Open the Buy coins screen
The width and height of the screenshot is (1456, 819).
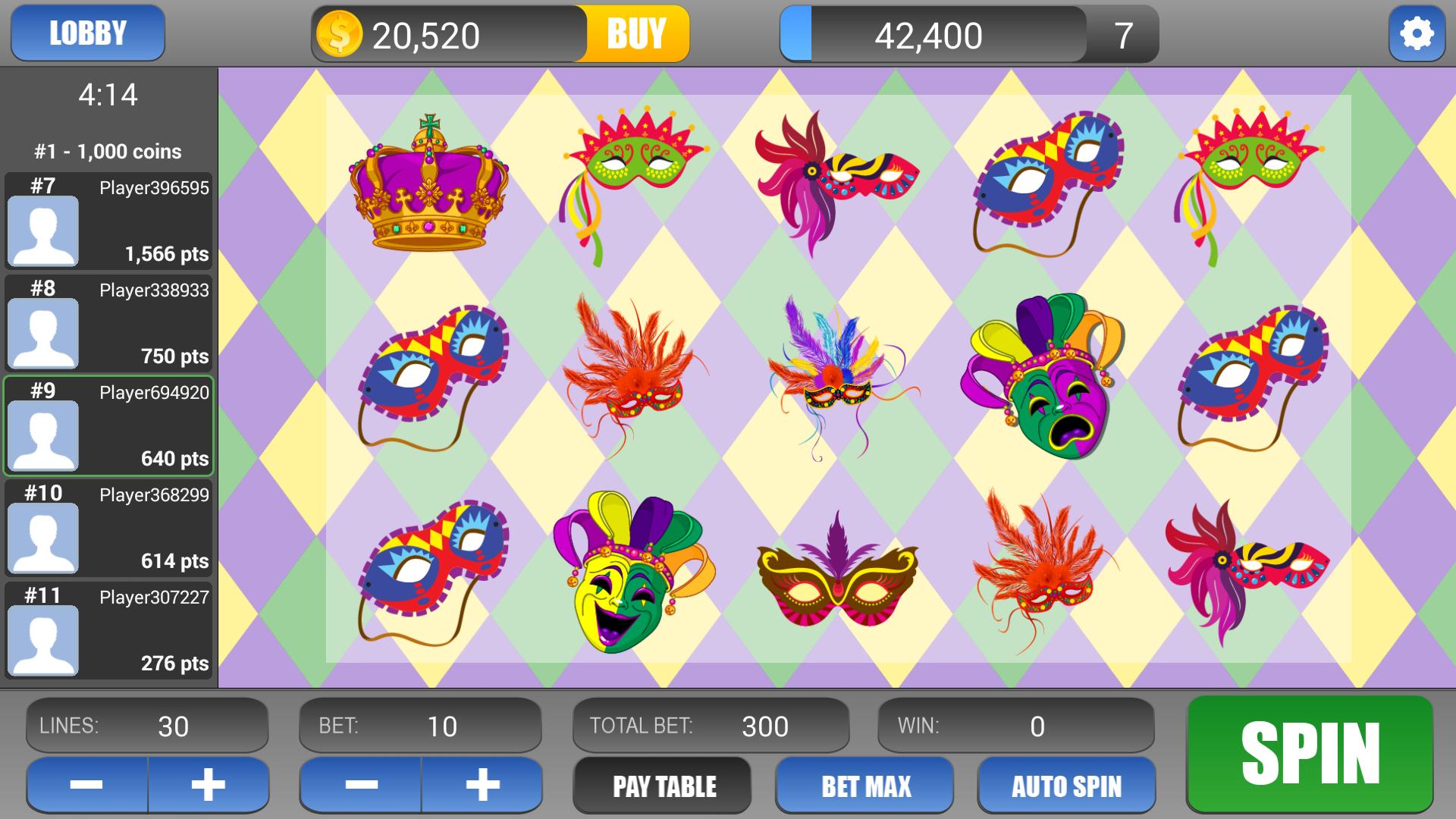point(636,33)
